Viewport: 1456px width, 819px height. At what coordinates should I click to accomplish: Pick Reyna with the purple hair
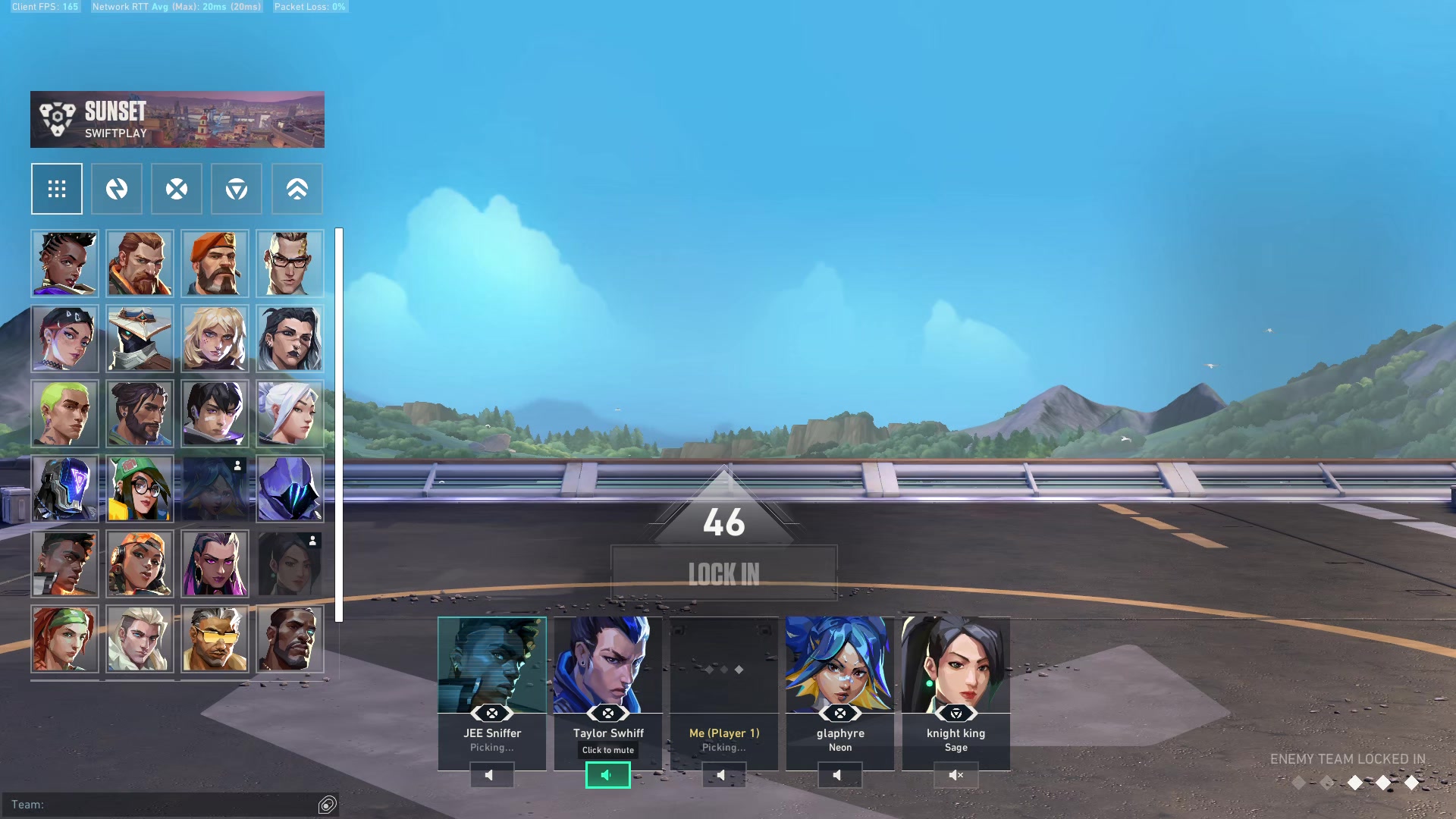click(215, 563)
